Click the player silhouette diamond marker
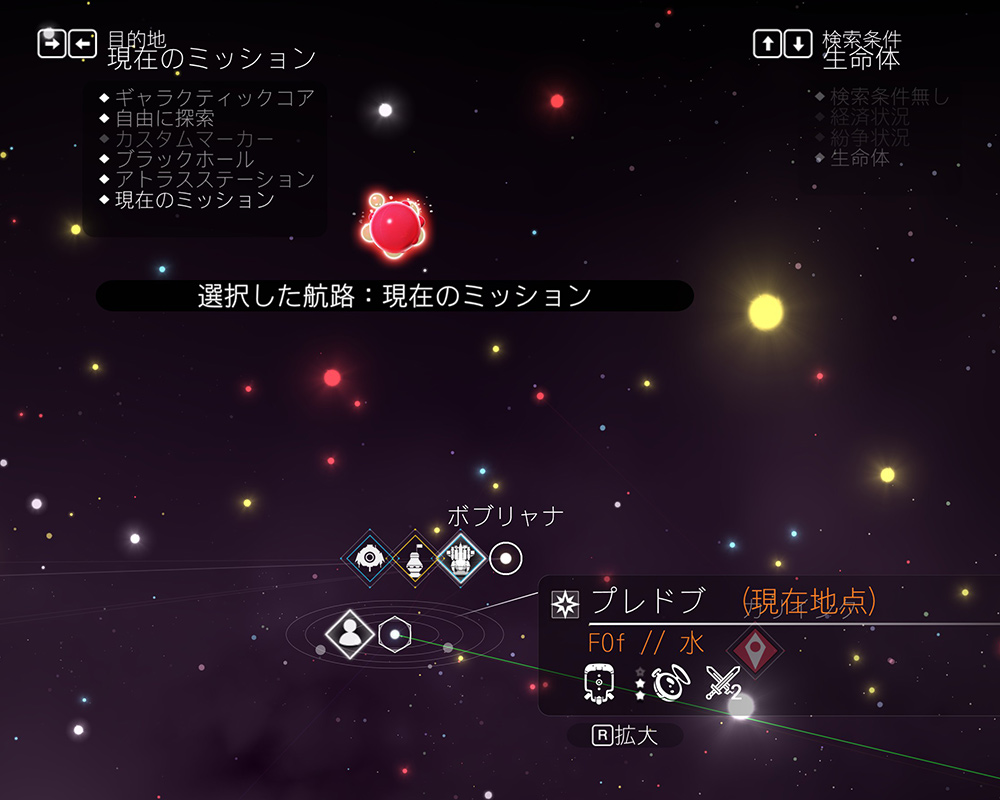Viewport: 1000px width, 800px height. [x=350, y=634]
